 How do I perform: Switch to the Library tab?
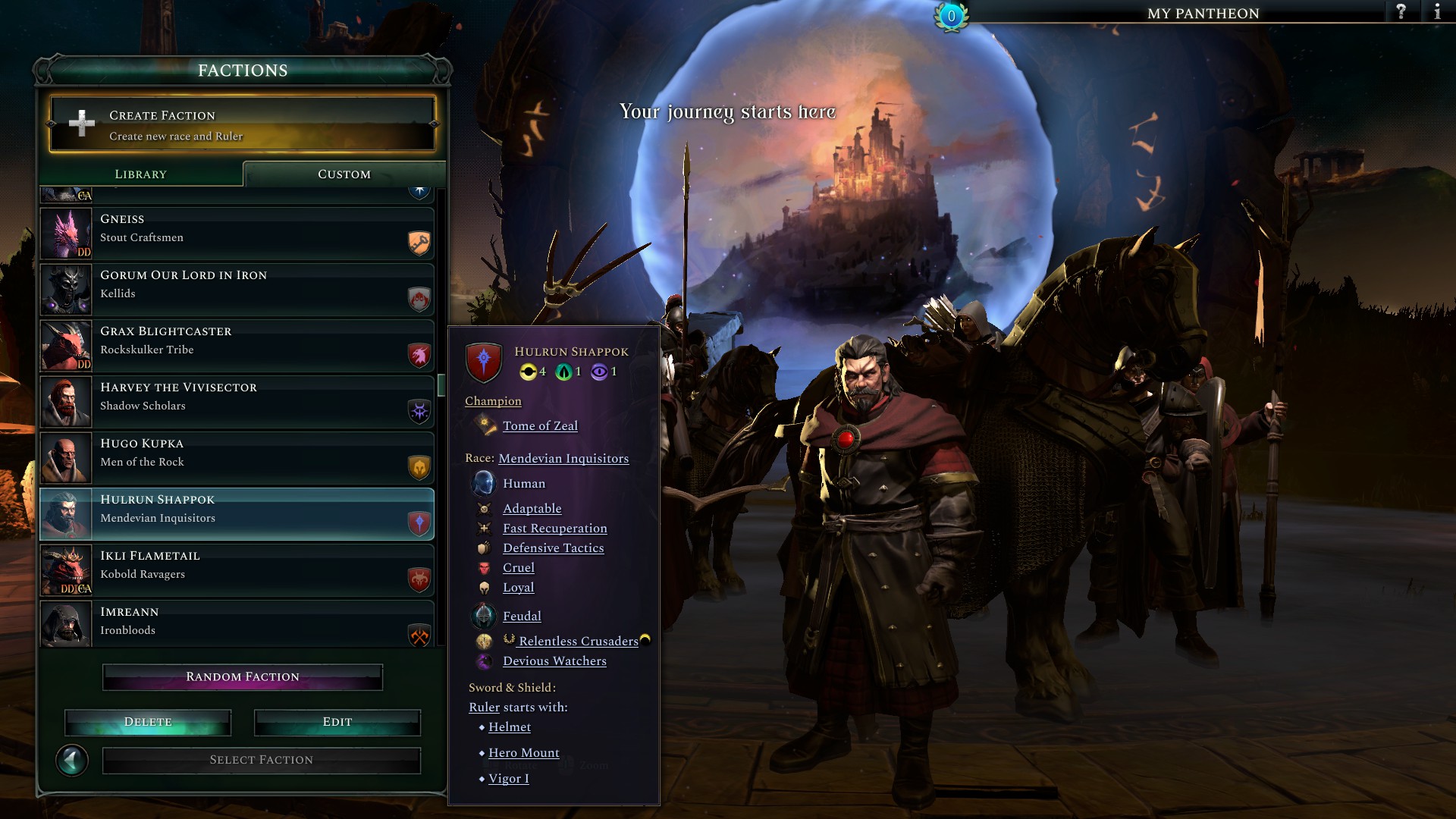pyautogui.click(x=140, y=174)
